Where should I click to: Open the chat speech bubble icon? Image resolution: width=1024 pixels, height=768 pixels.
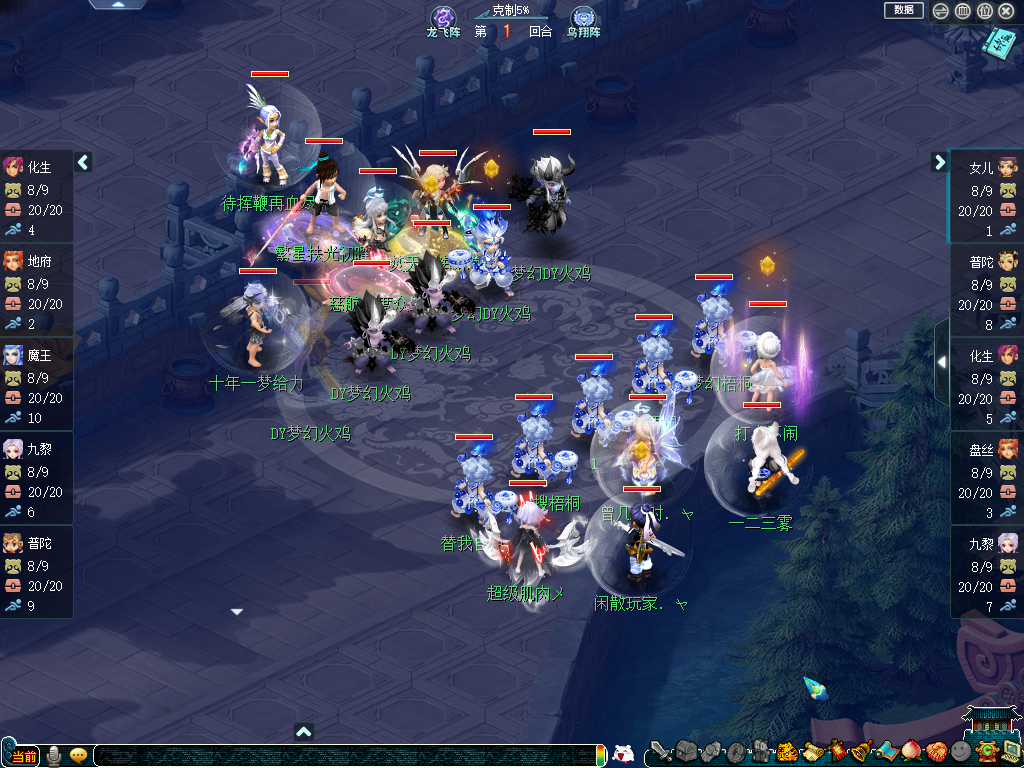click(78, 755)
